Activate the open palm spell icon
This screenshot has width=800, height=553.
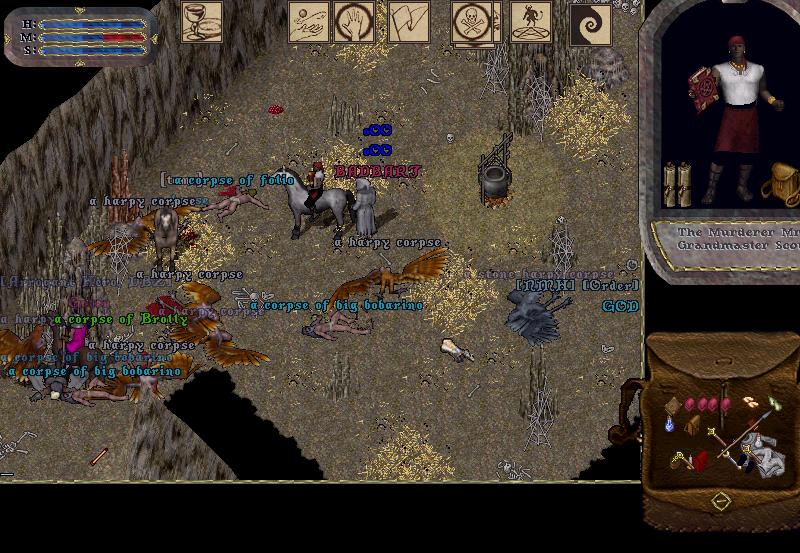pos(354,22)
